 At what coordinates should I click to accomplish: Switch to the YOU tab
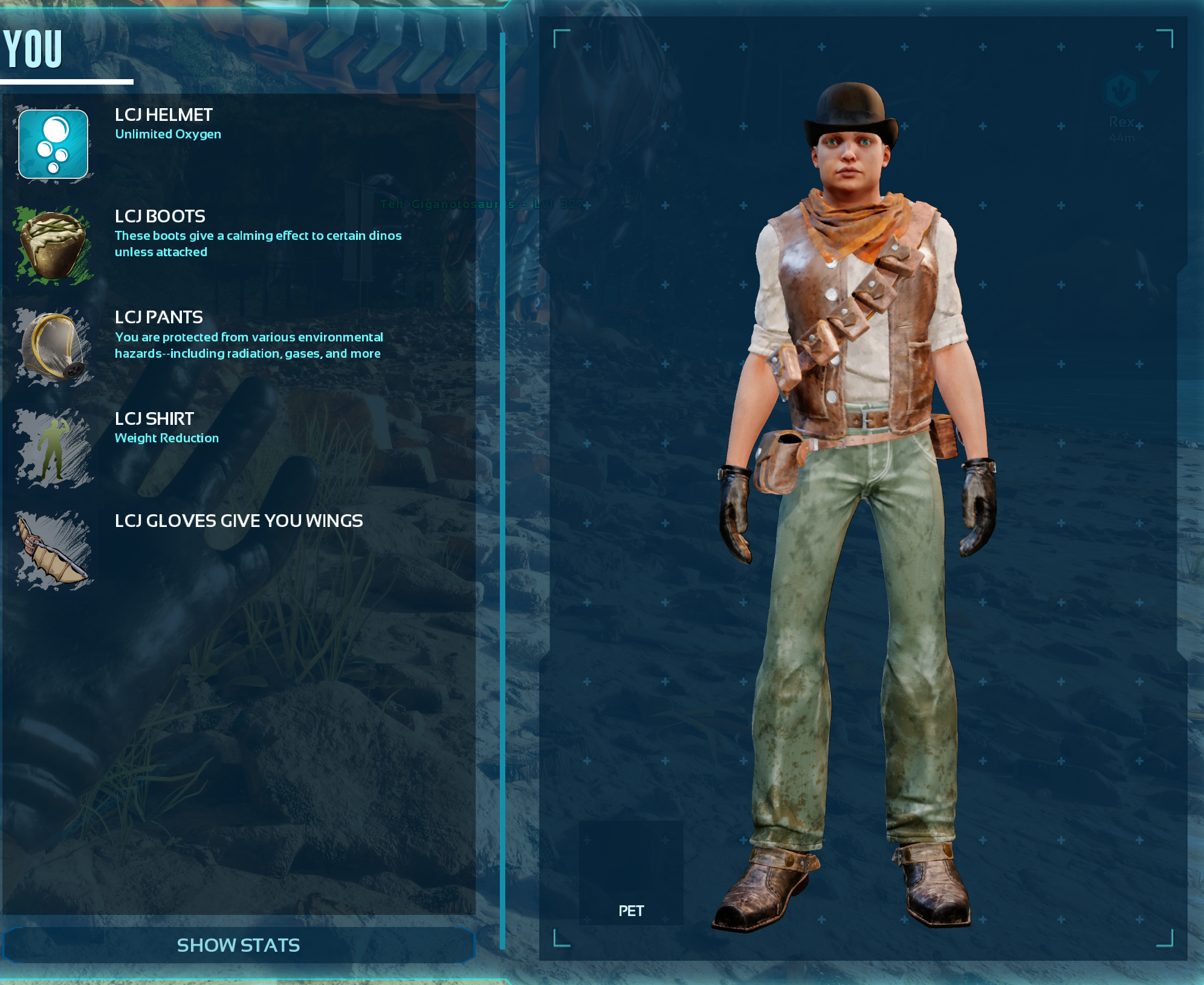coord(34,50)
